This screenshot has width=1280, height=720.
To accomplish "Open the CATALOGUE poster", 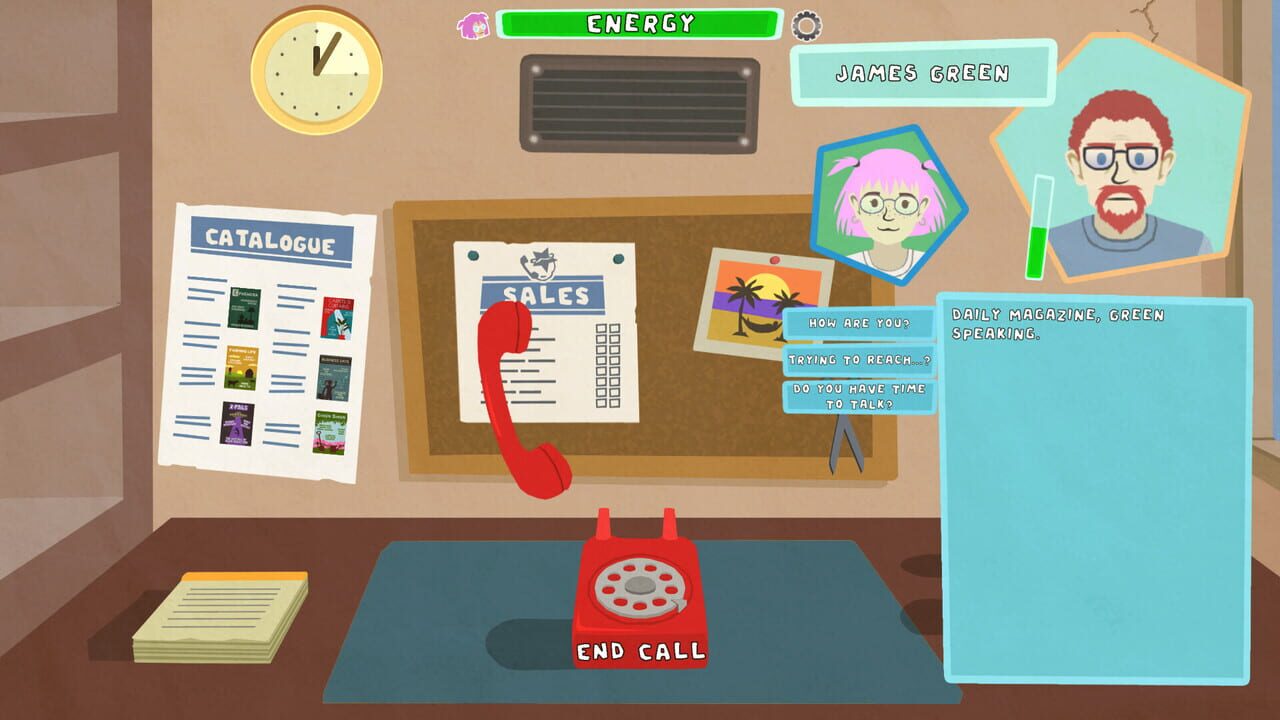I will point(270,240).
